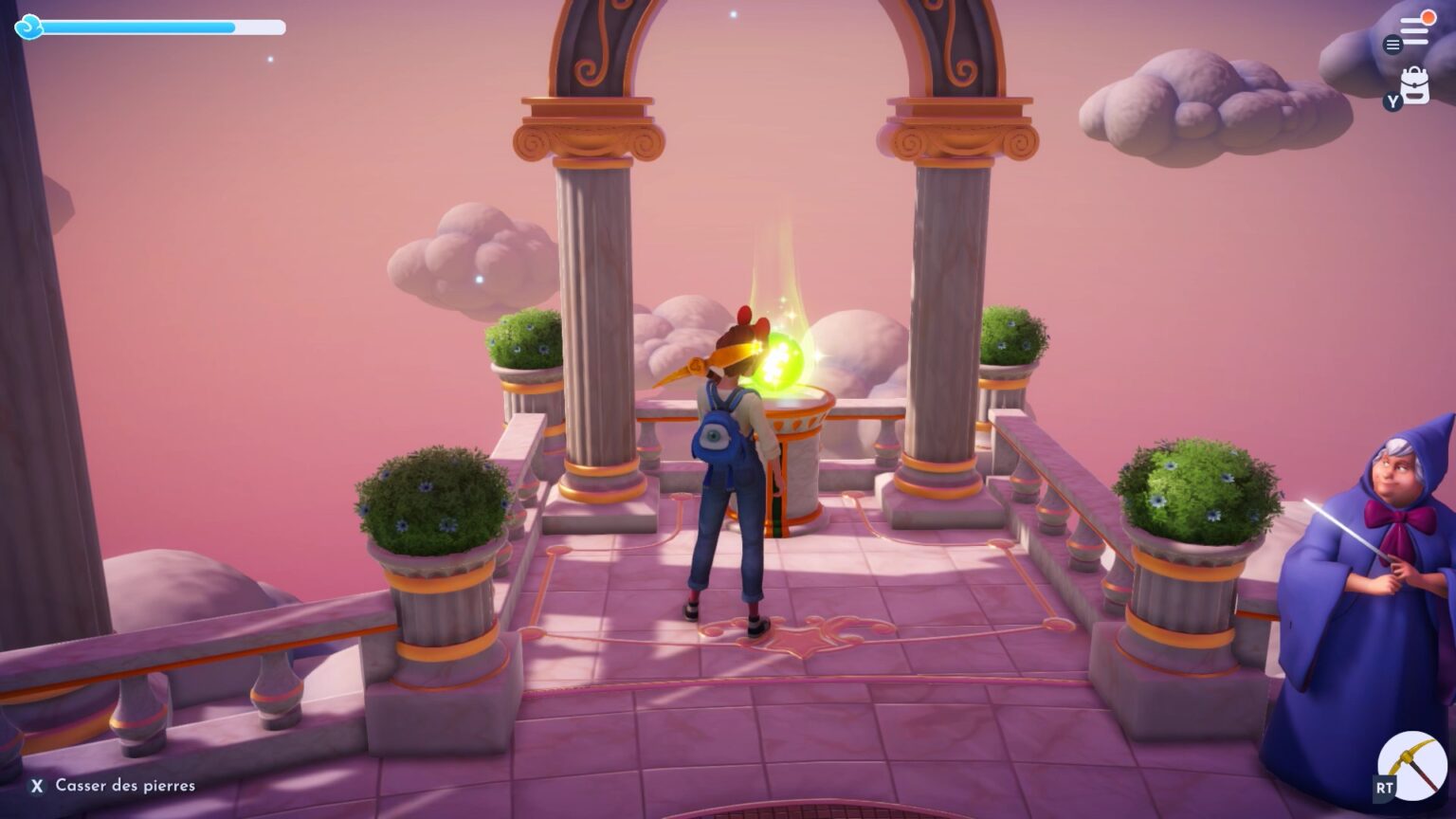Click the water droplet icon on the stamina bar

[x=31, y=28]
